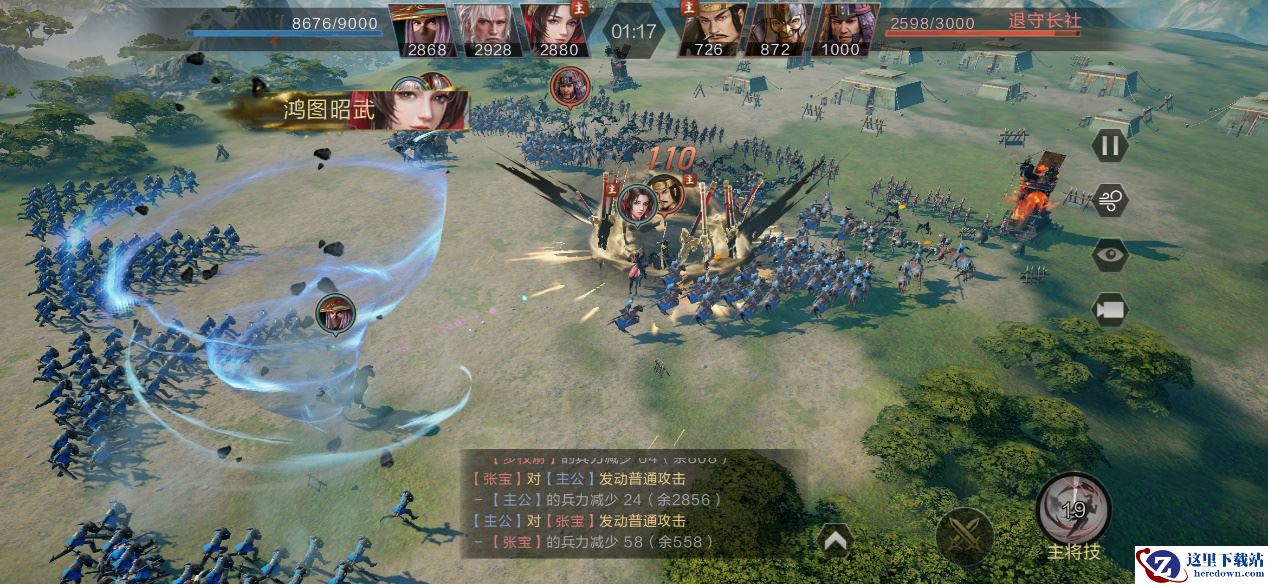Screen dimensions: 1268x584
Task: Pause the battle
Action: pyautogui.click(x=1109, y=146)
